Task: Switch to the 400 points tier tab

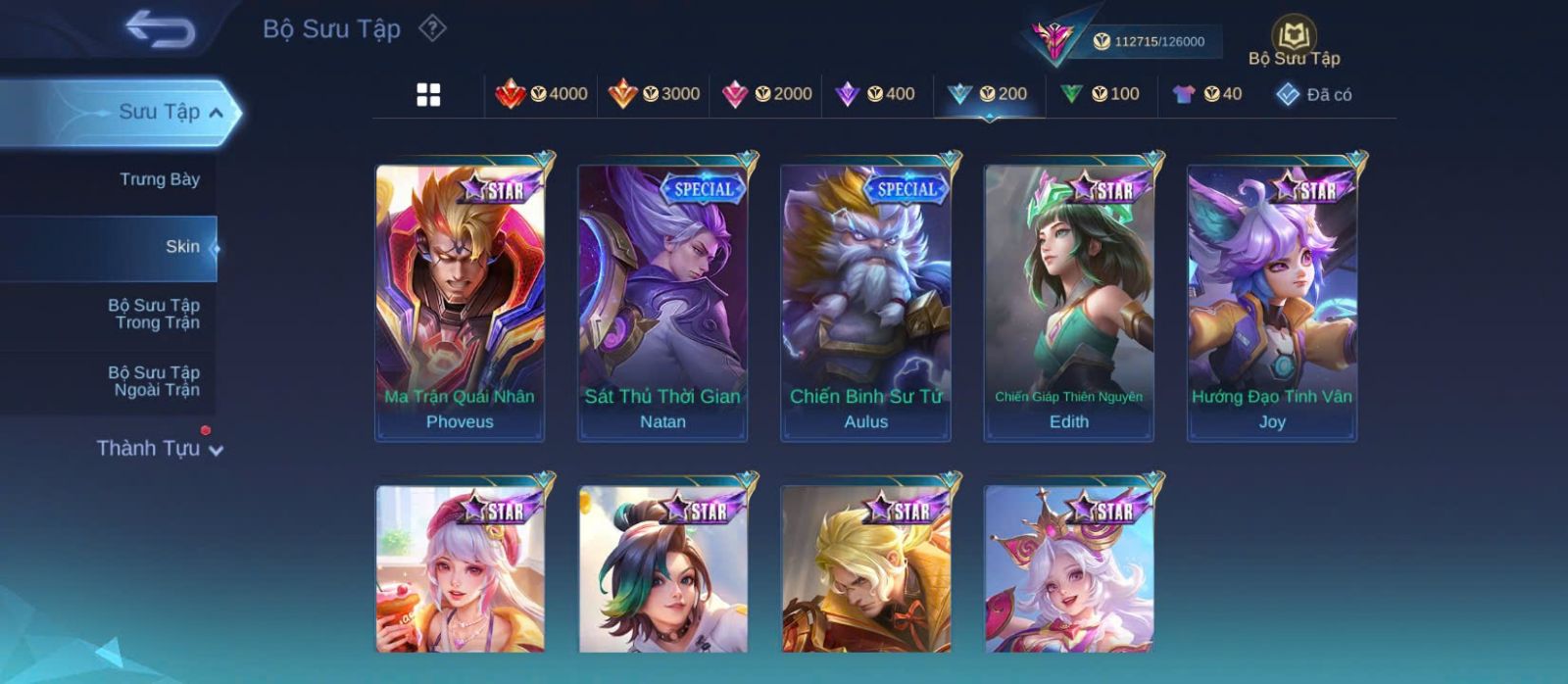Action: (875, 94)
